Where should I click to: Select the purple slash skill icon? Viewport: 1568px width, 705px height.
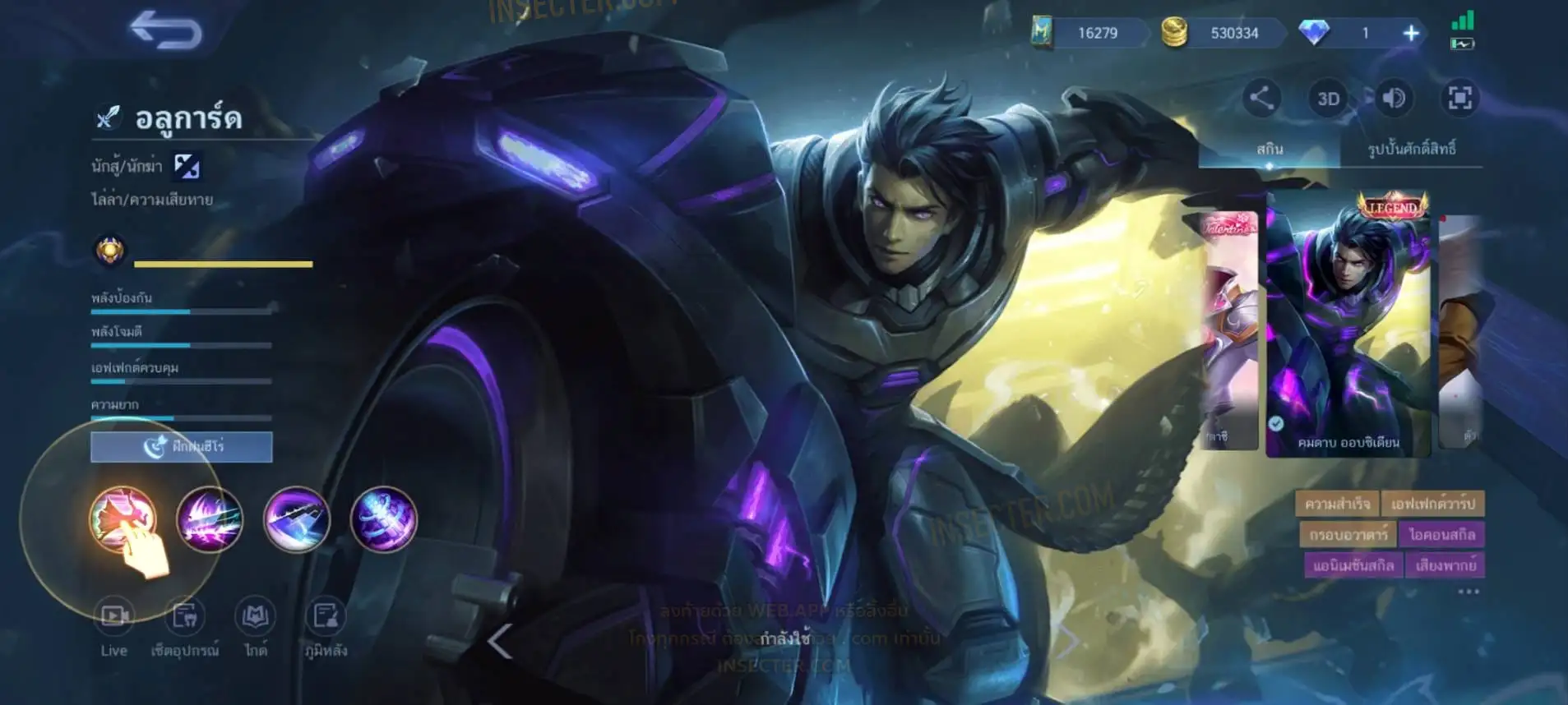click(x=210, y=519)
